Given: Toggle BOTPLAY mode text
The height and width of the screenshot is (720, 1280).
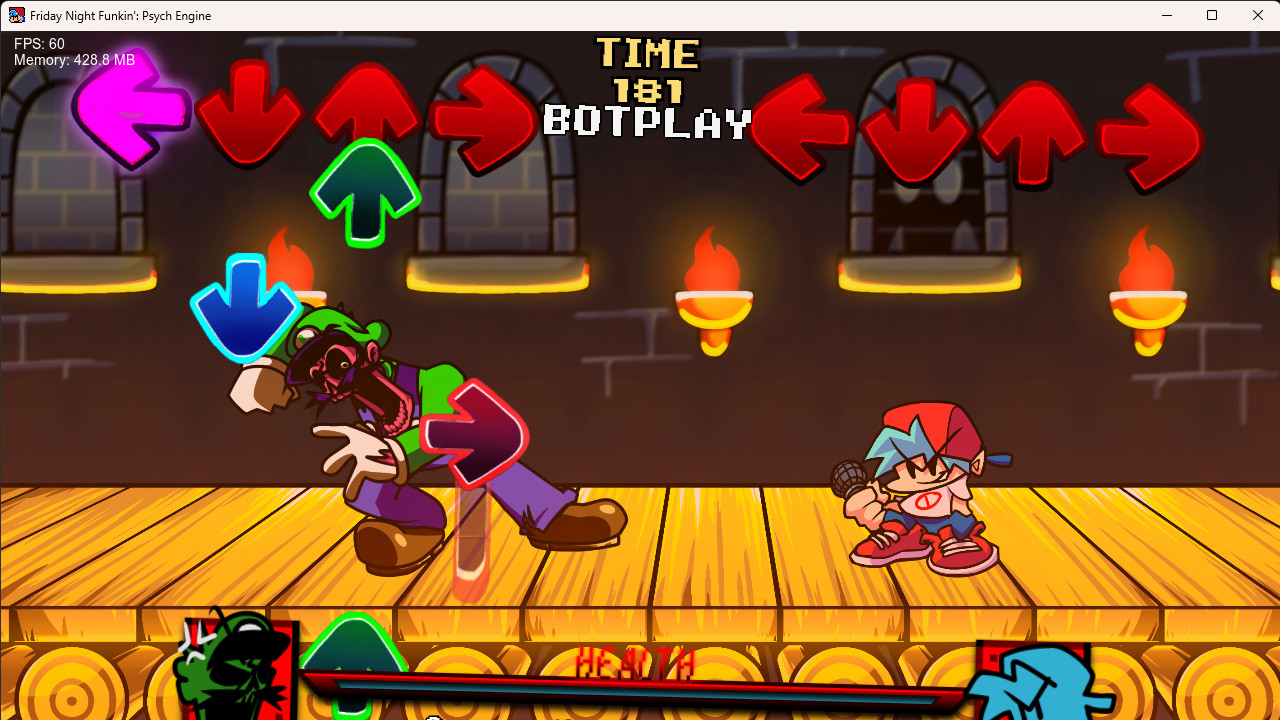Looking at the screenshot, I should pos(646,122).
